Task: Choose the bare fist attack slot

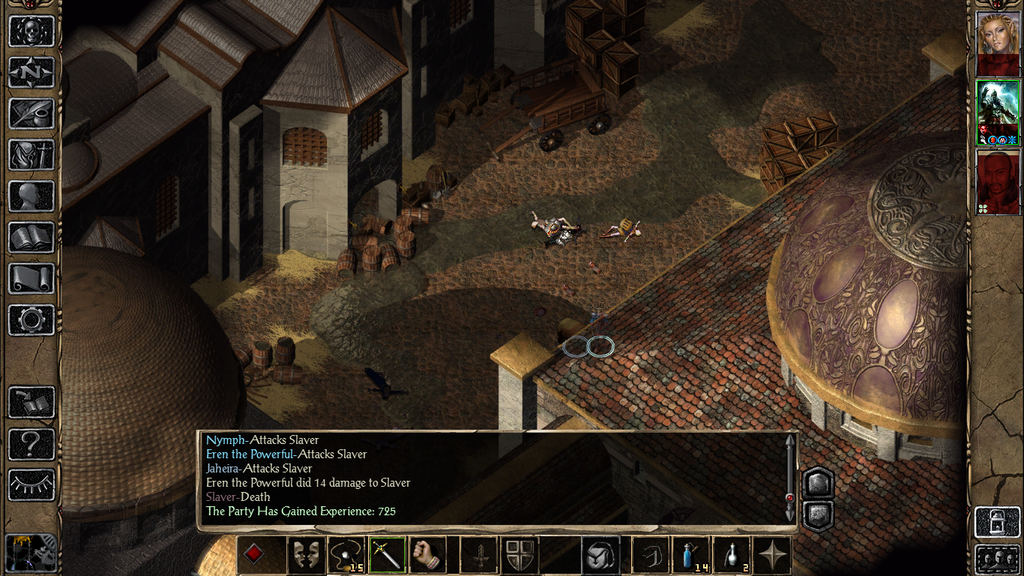Action: (x=428, y=555)
